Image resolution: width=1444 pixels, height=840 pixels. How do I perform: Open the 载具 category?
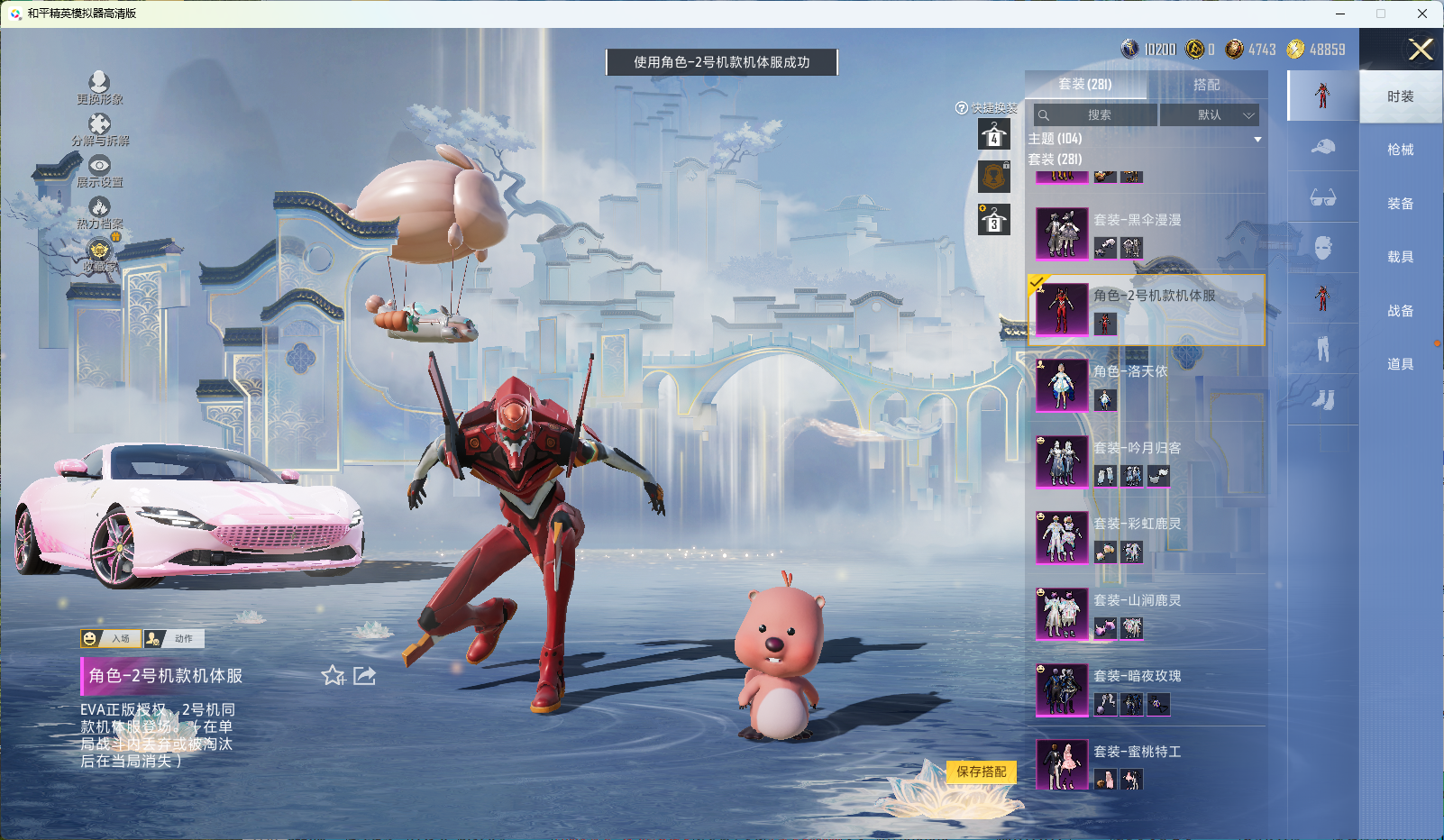pyautogui.click(x=1400, y=257)
